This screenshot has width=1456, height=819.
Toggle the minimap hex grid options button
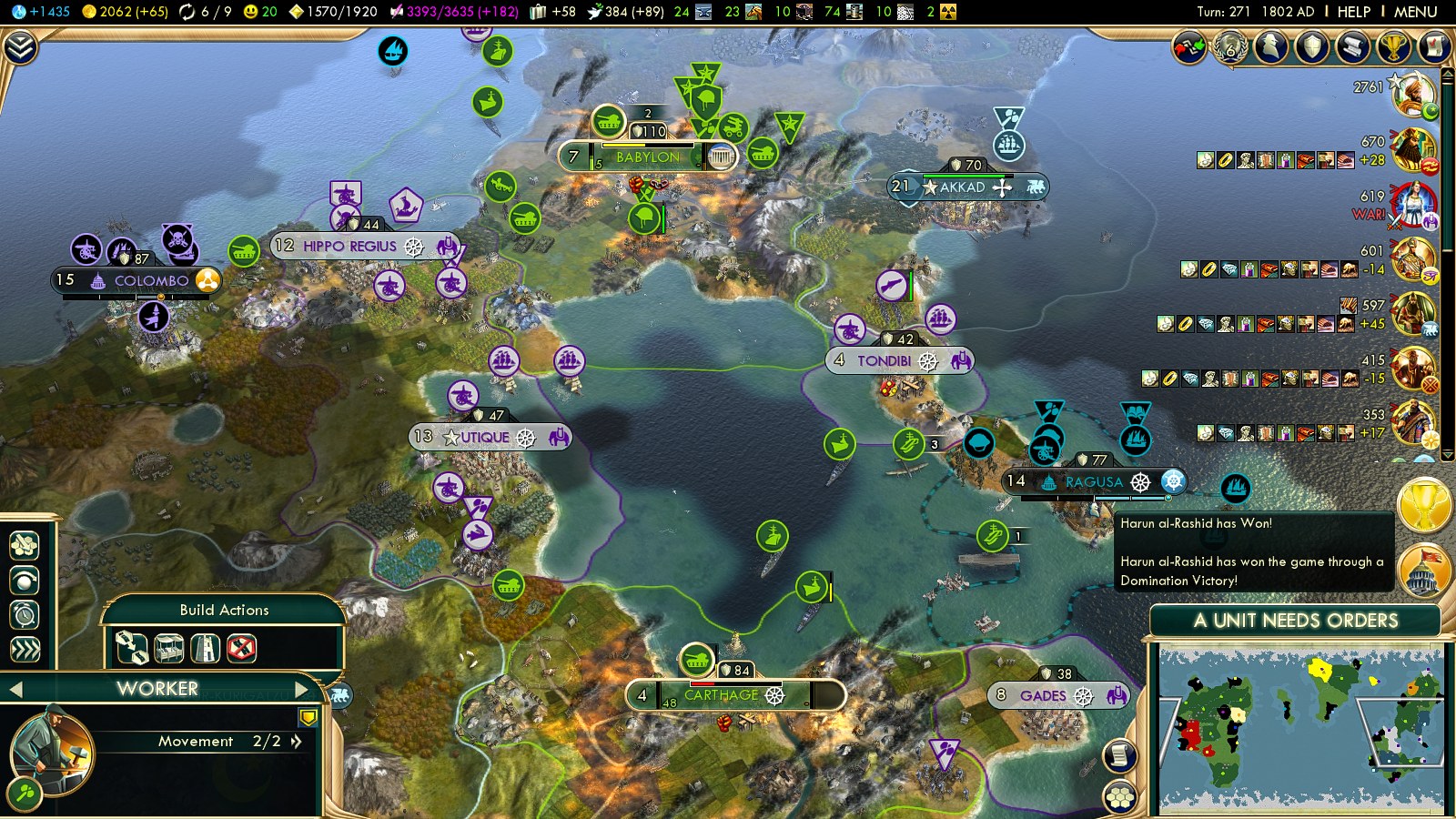(x=1120, y=797)
